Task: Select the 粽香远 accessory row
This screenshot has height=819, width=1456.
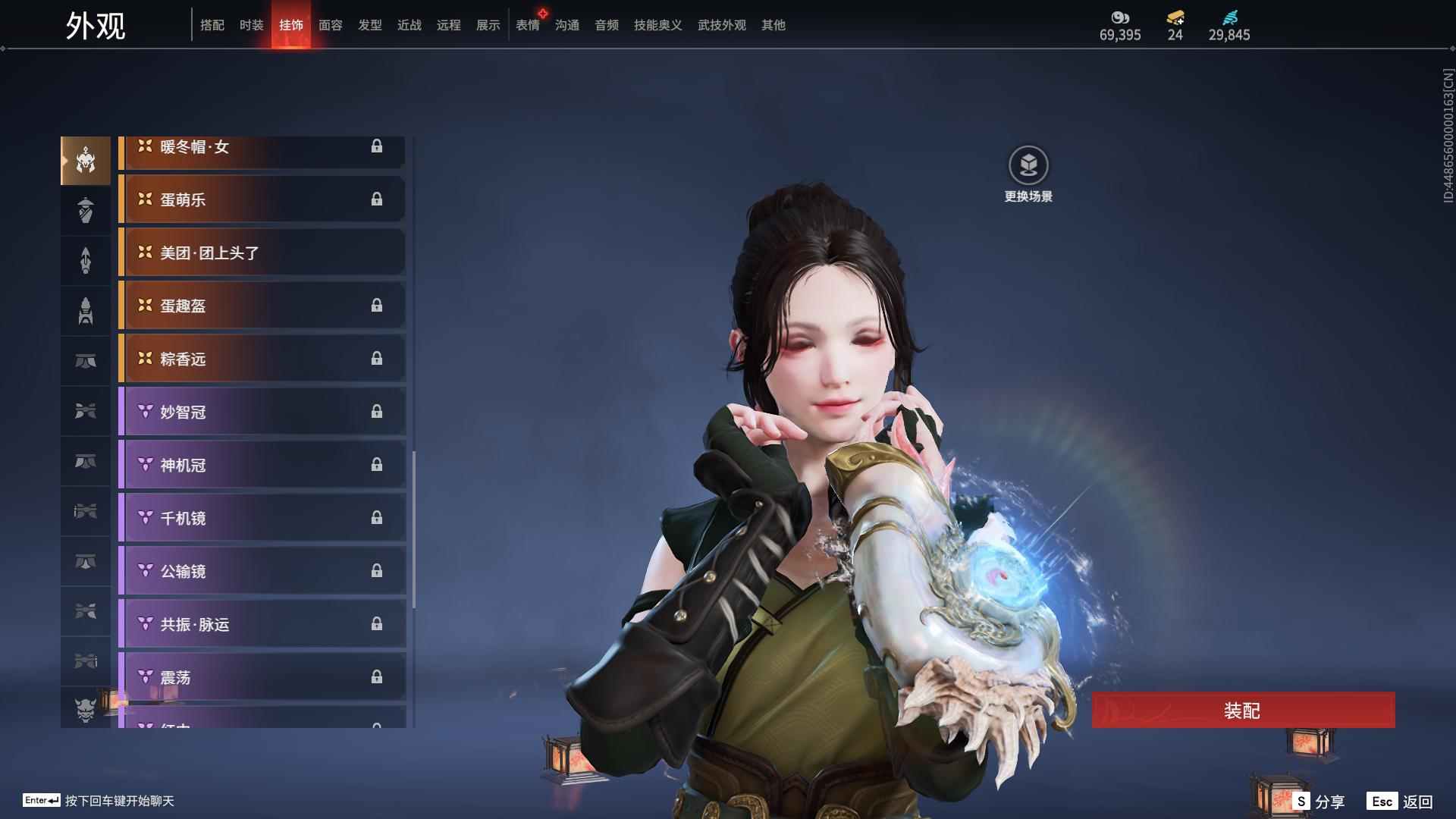Action: (262, 359)
